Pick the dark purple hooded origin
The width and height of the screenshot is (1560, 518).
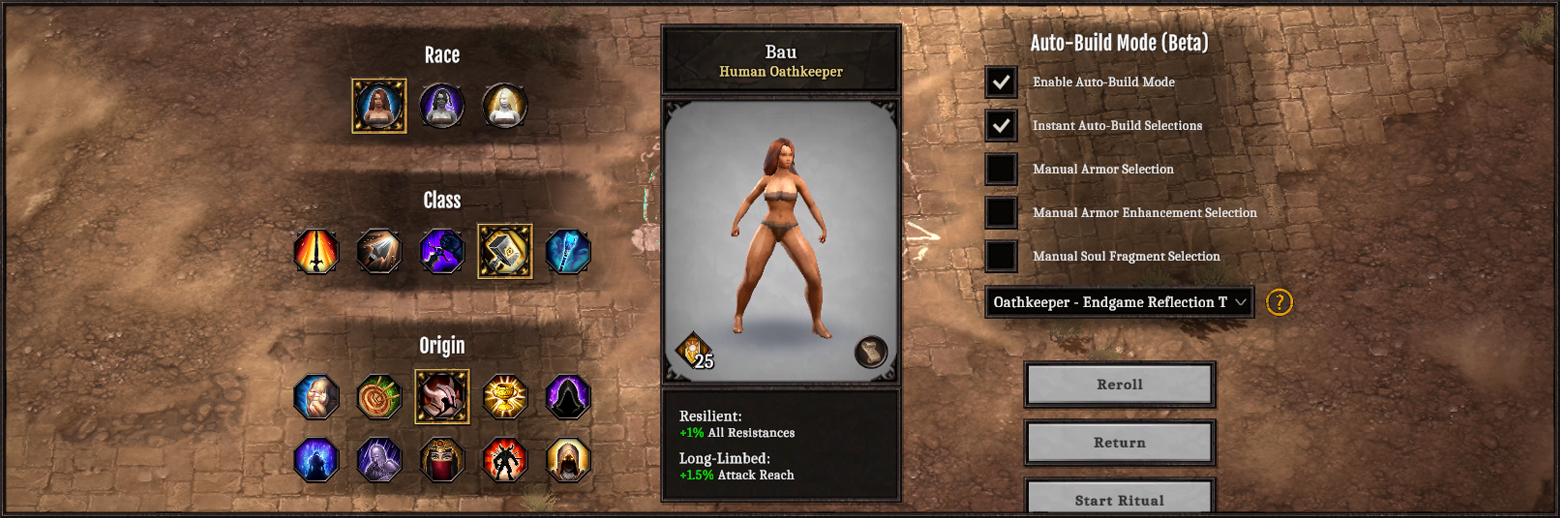point(568,397)
